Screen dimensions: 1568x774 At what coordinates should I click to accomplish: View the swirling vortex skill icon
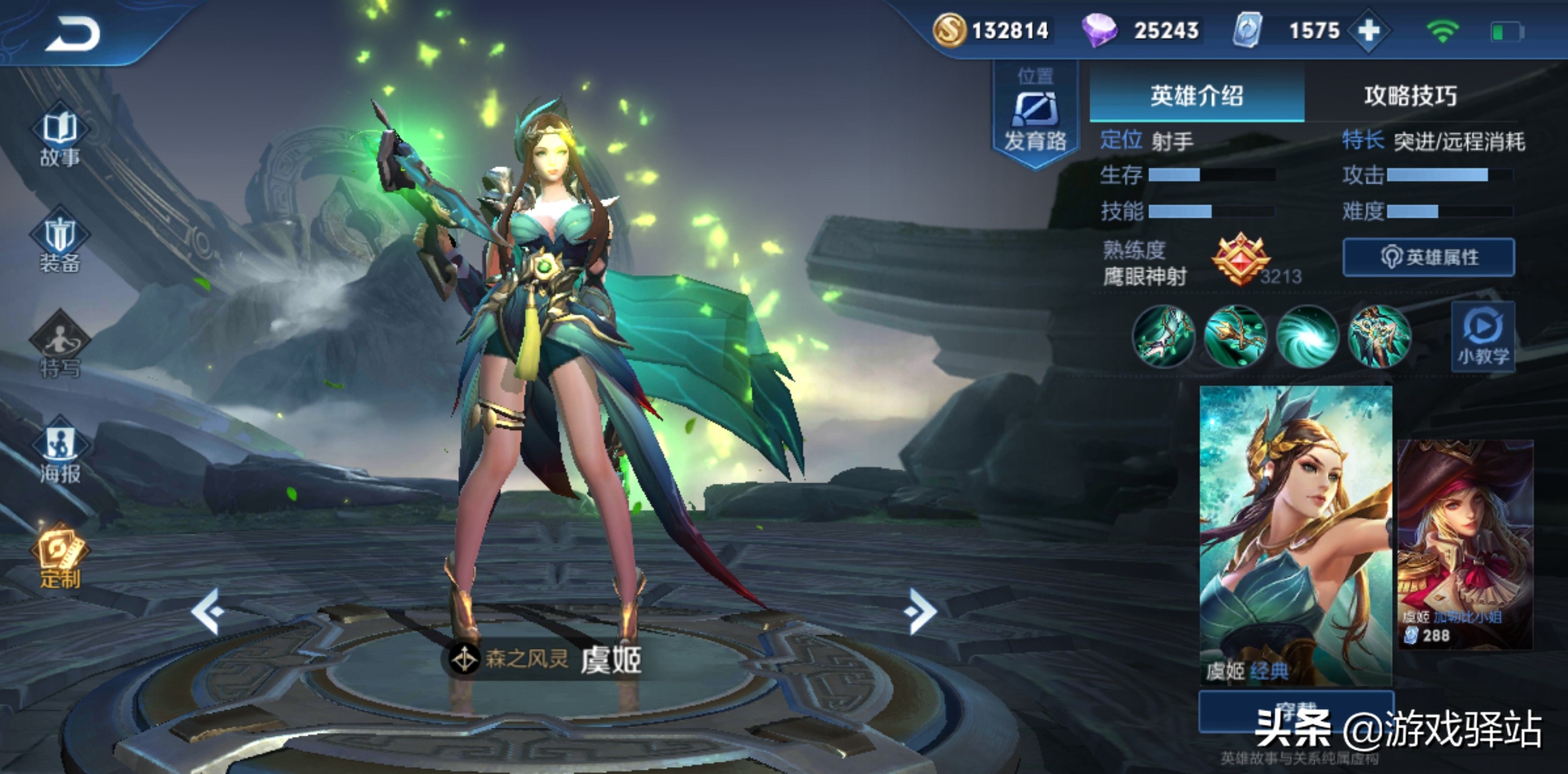click(x=1307, y=336)
